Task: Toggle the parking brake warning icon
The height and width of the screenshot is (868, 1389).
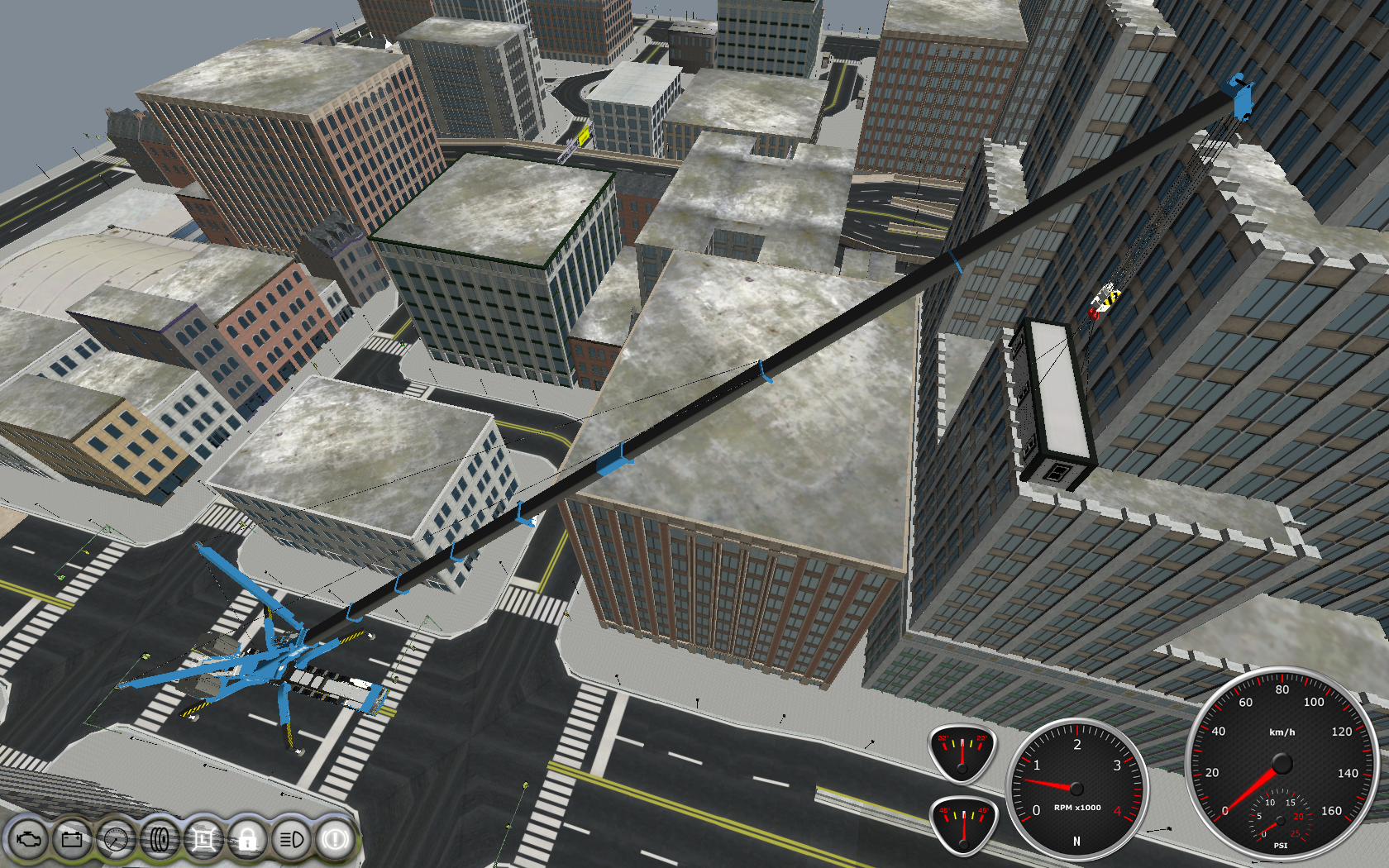Action: [335, 840]
